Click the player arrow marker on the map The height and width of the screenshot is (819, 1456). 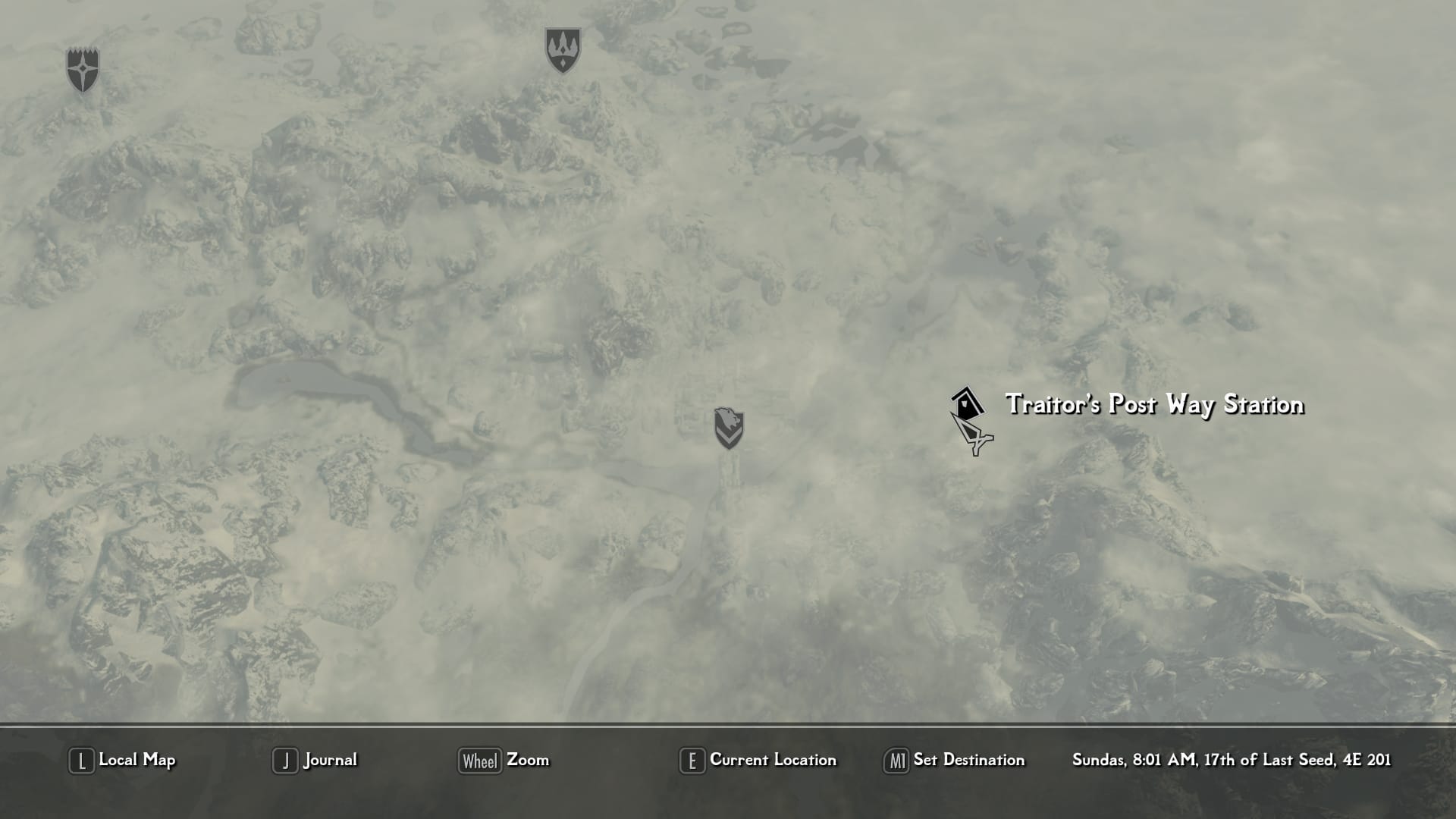click(x=974, y=435)
